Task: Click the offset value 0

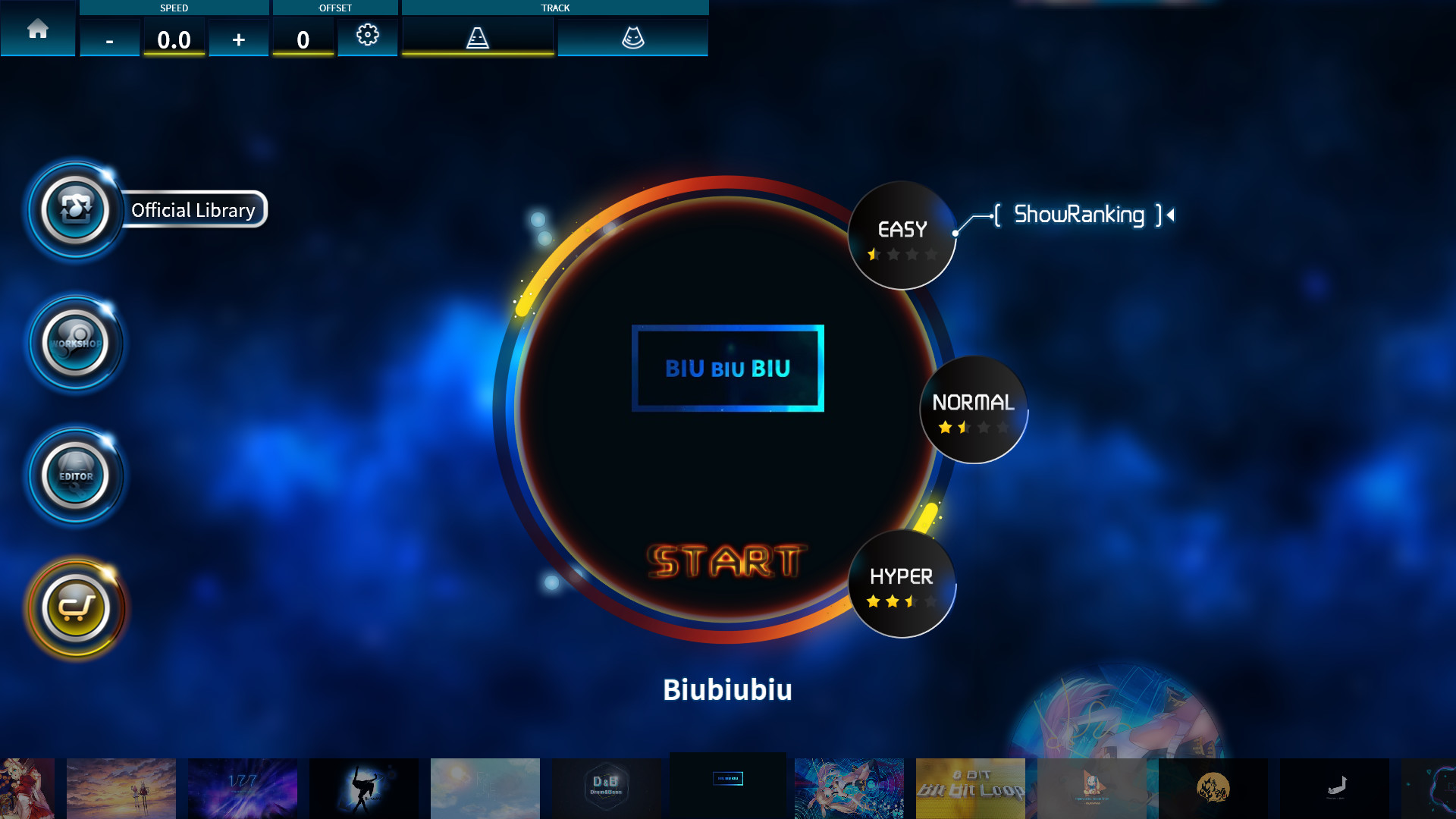Action: coord(303,39)
